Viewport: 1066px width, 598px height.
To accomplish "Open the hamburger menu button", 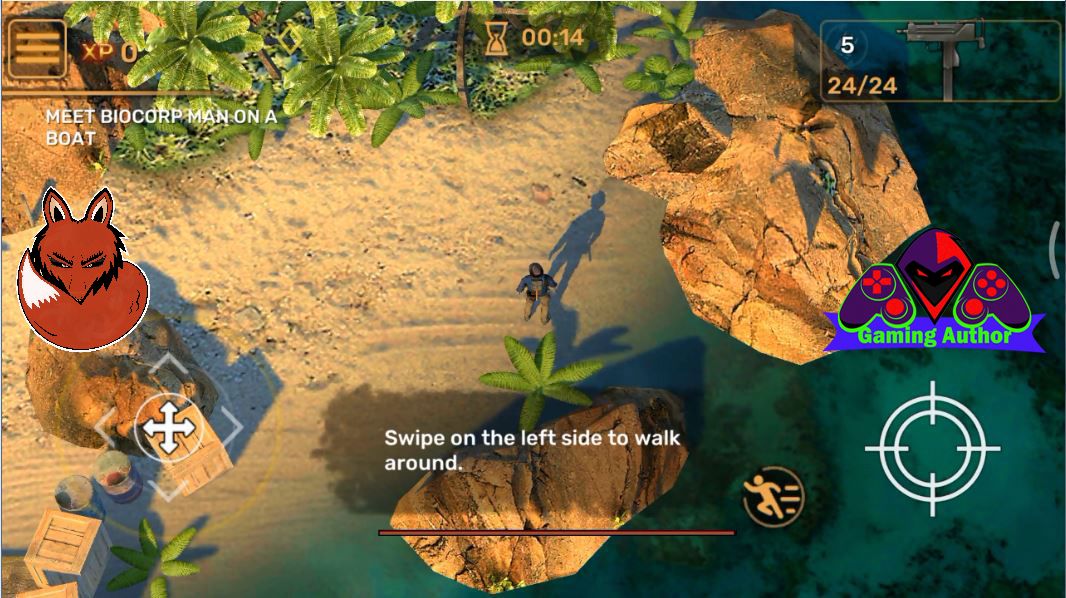I will pos(36,48).
